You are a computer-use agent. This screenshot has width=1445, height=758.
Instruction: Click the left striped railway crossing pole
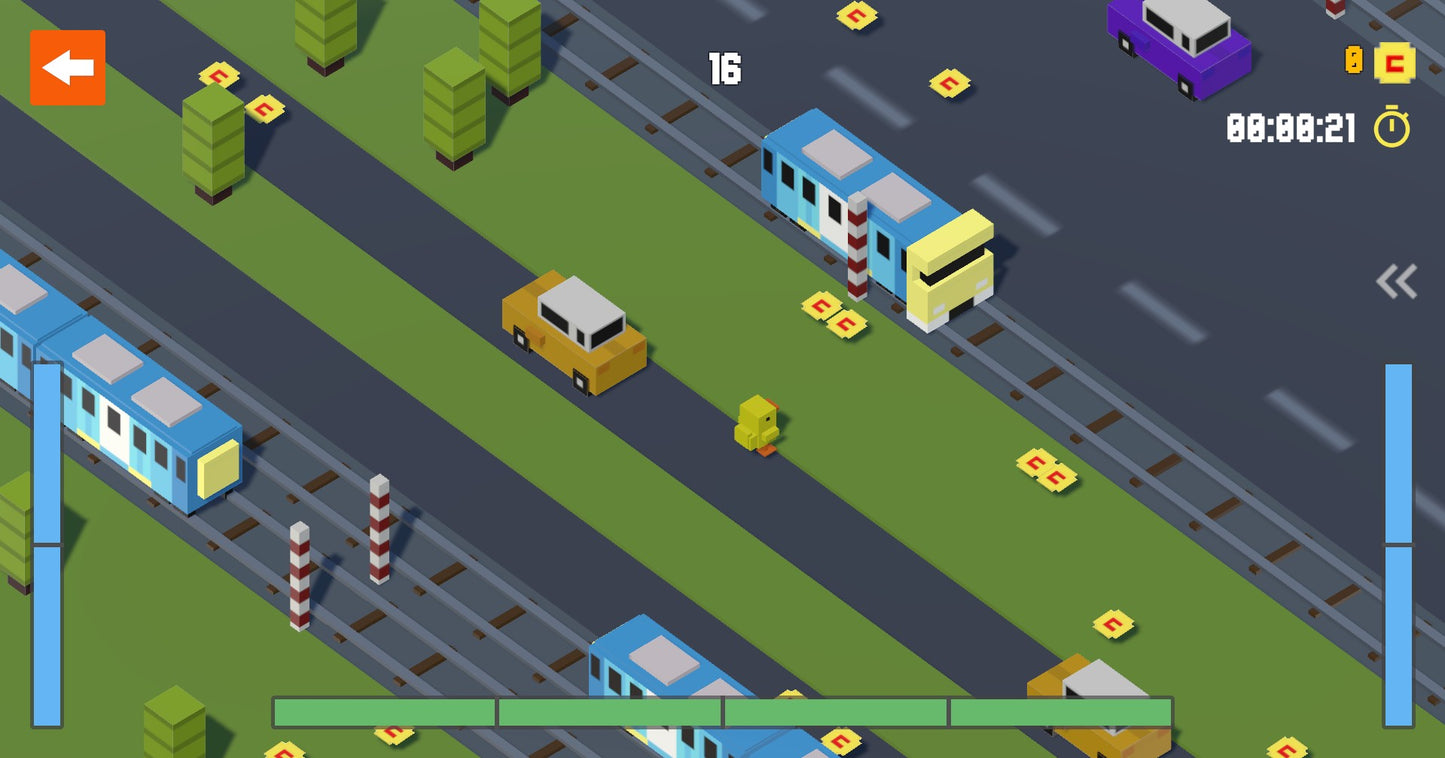[x=298, y=575]
